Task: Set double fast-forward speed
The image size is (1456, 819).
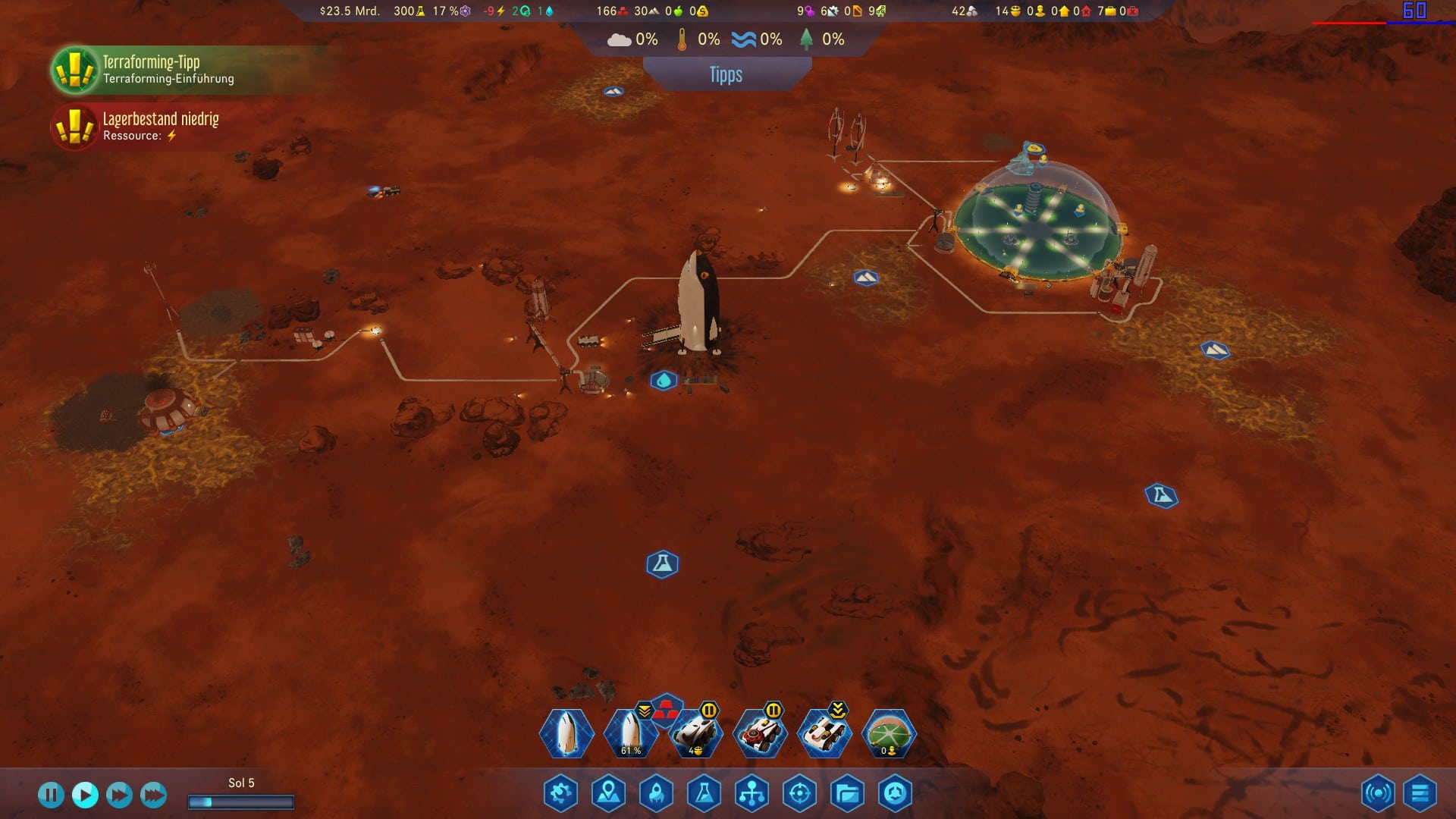Action: point(119,795)
